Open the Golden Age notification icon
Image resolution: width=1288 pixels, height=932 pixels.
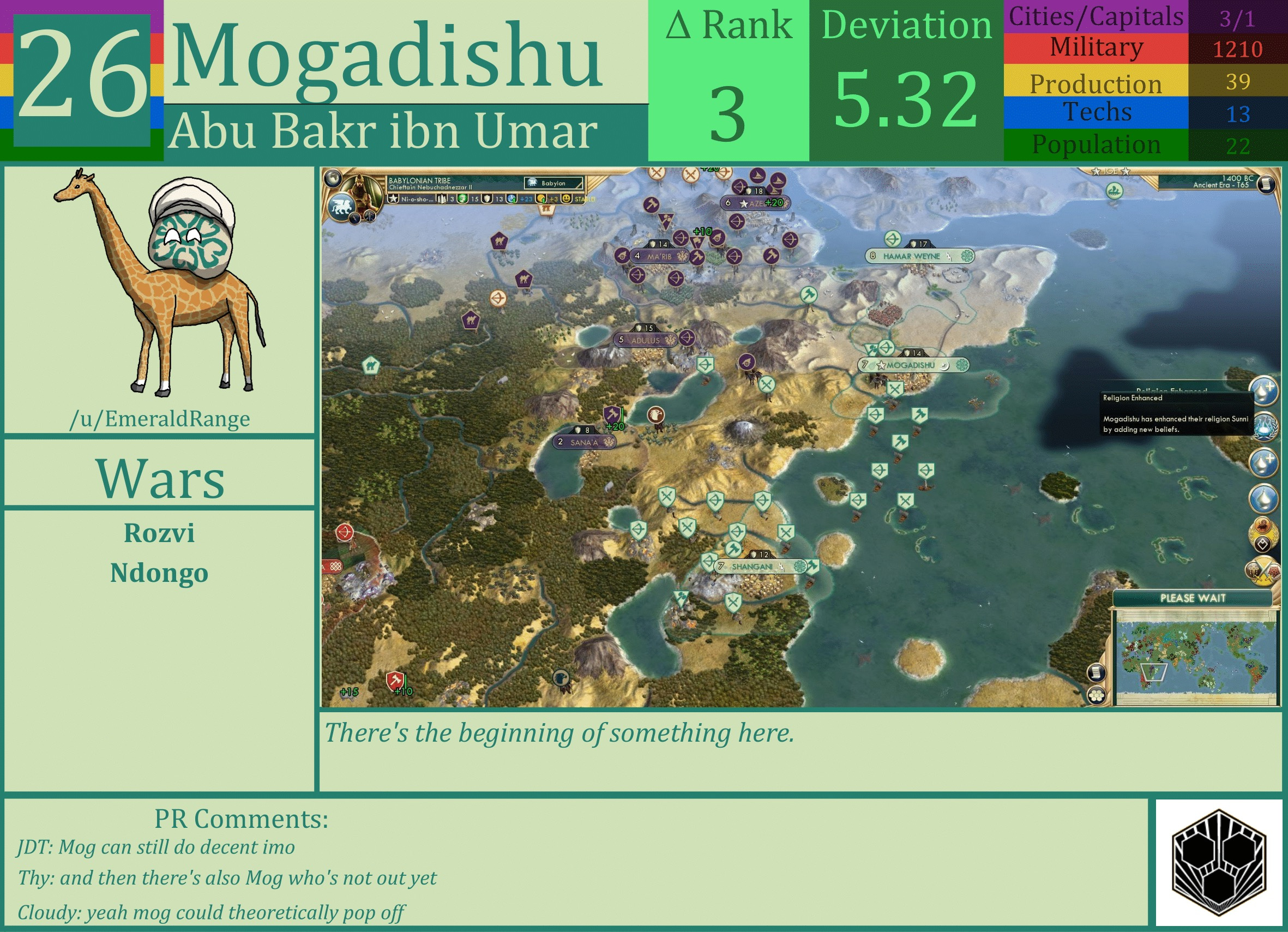point(1263,533)
